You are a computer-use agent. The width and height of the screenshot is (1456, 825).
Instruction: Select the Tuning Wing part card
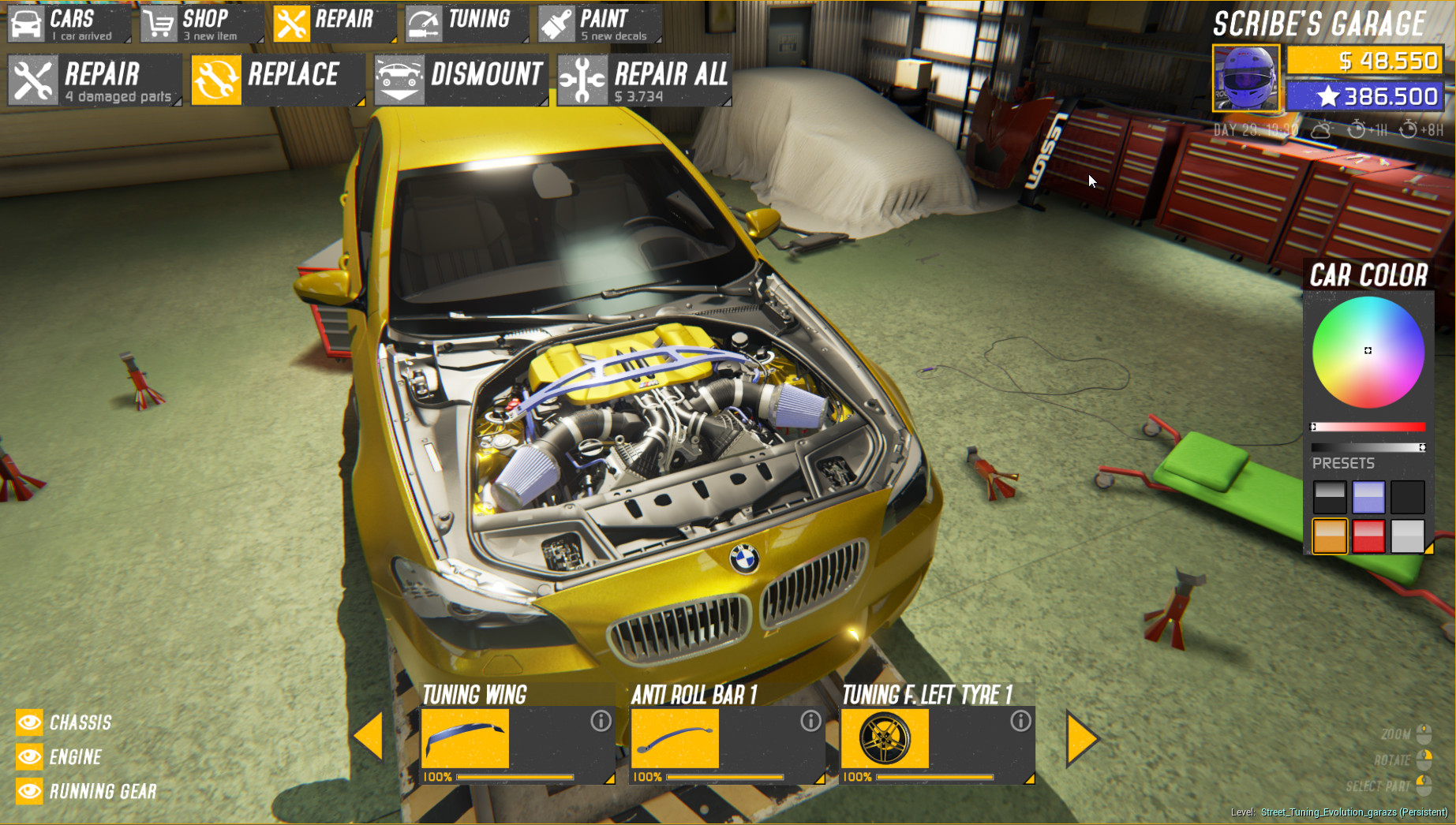click(517, 738)
